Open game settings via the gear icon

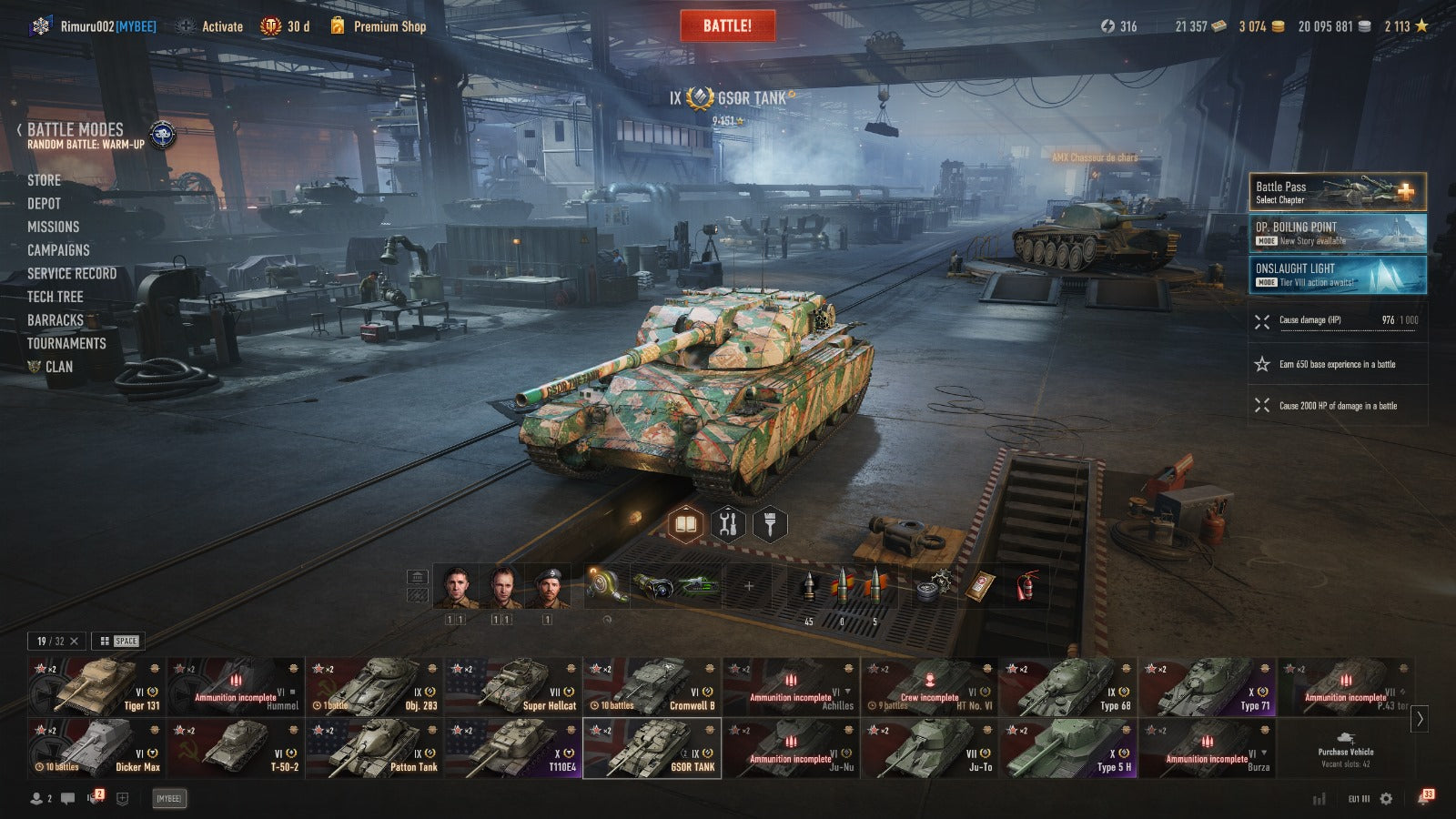[x=1386, y=798]
